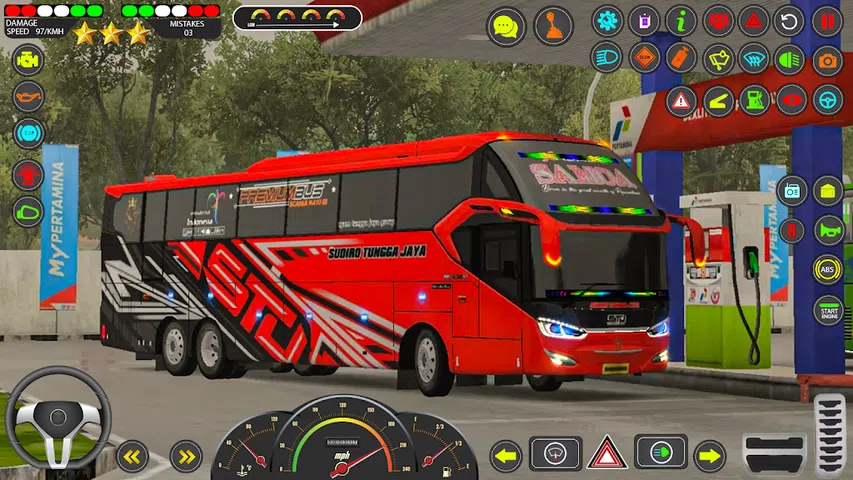Activate the hazard triangle on the dashboard

coord(606,453)
